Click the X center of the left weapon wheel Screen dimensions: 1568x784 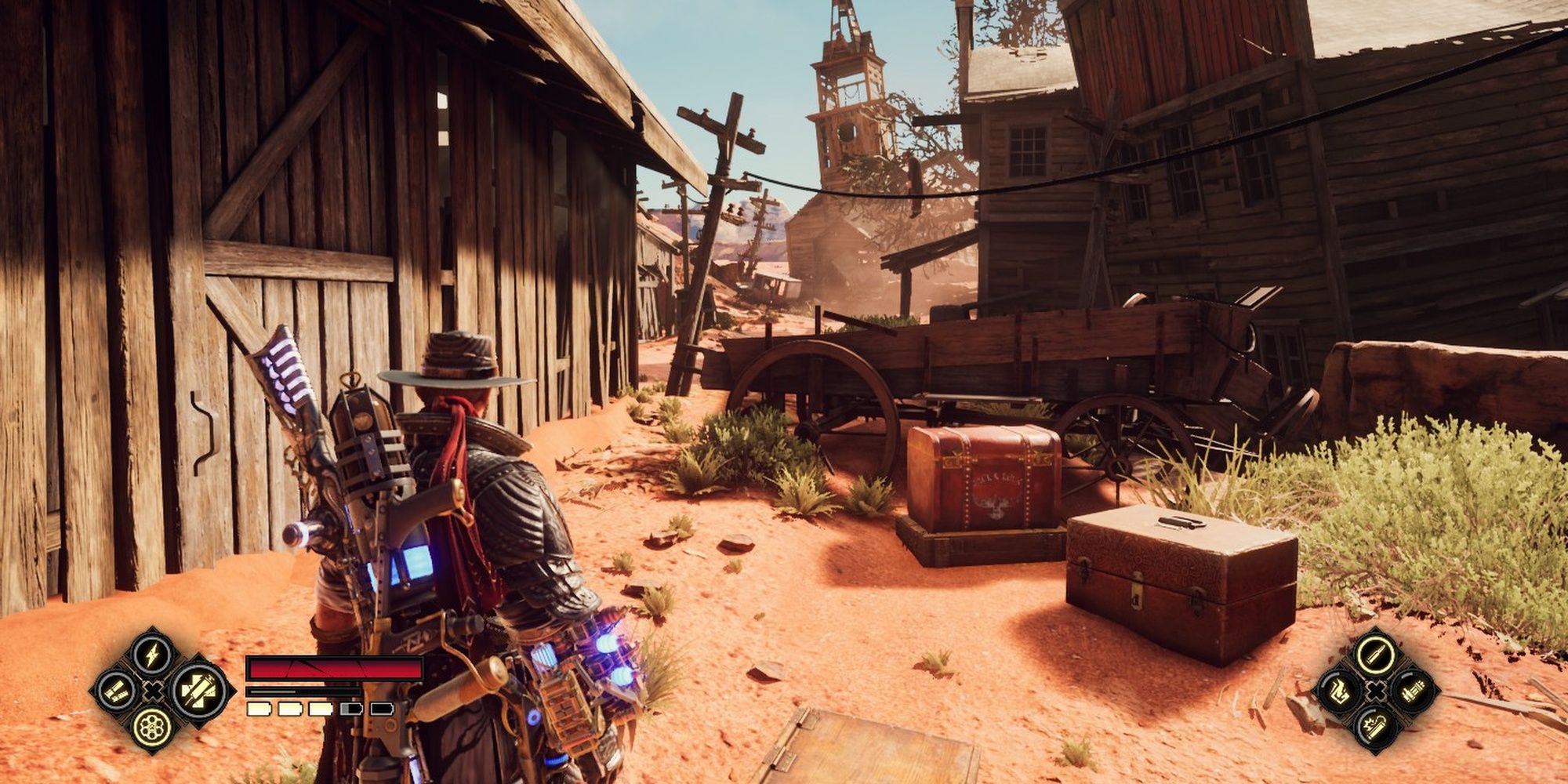click(153, 691)
